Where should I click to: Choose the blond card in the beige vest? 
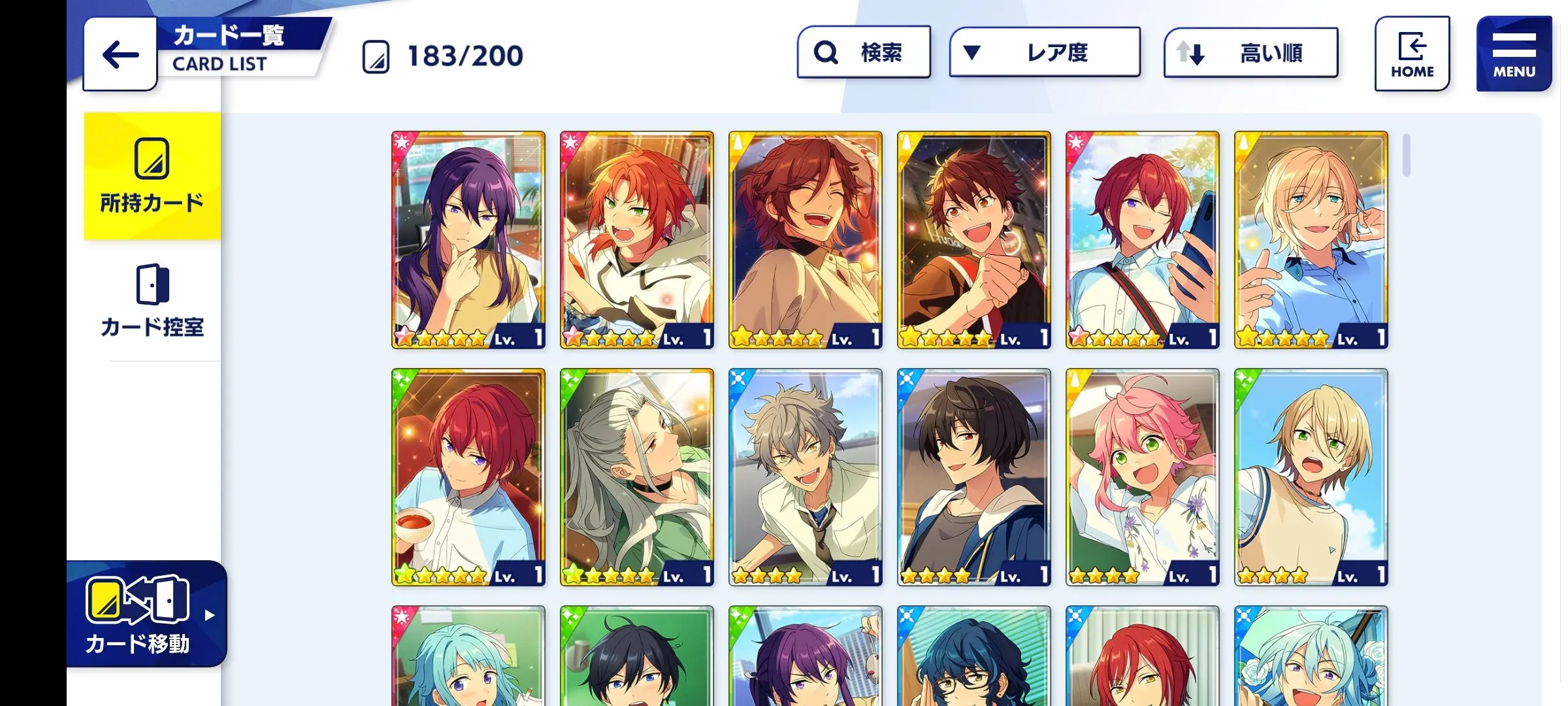point(1311,477)
